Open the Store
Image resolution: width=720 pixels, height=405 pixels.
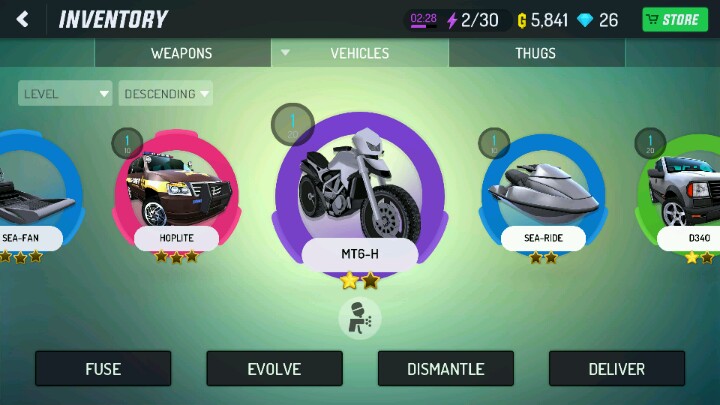pos(674,19)
